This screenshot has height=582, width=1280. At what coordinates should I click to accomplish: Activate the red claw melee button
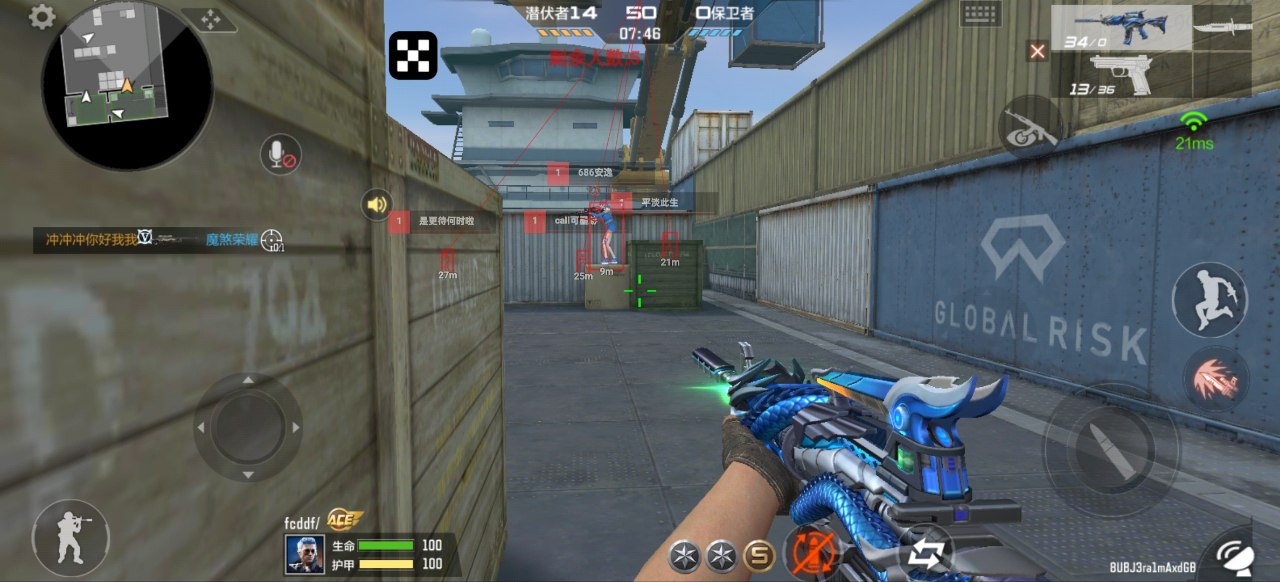pos(1216,379)
